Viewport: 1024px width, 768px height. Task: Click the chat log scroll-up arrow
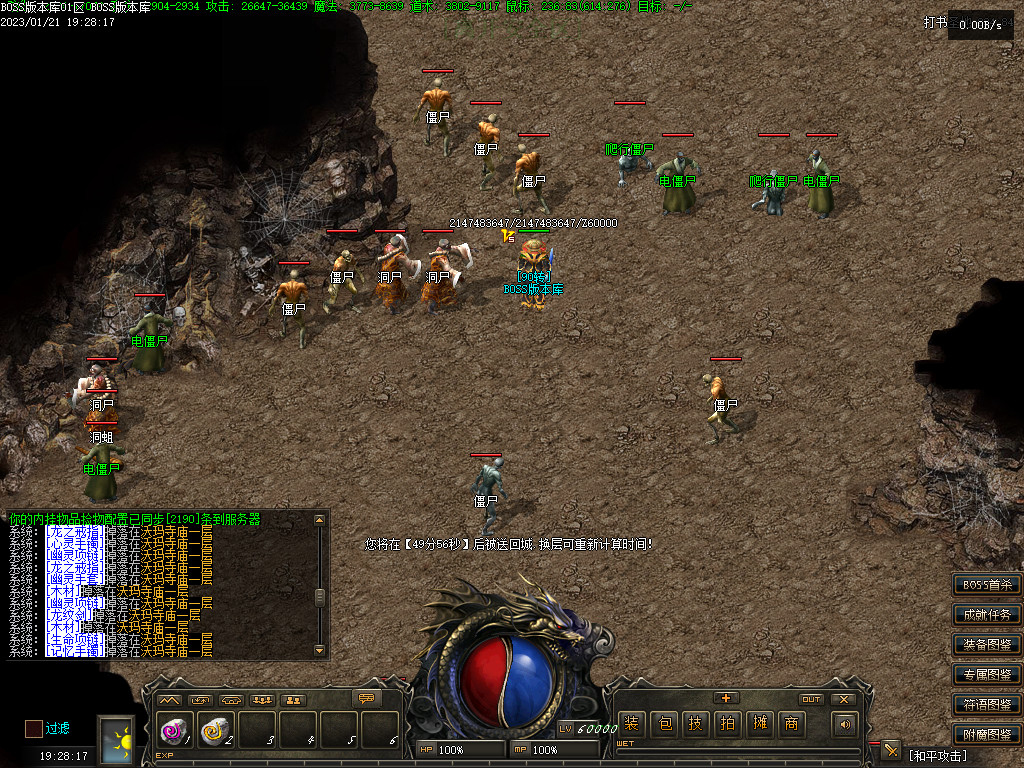[x=320, y=520]
